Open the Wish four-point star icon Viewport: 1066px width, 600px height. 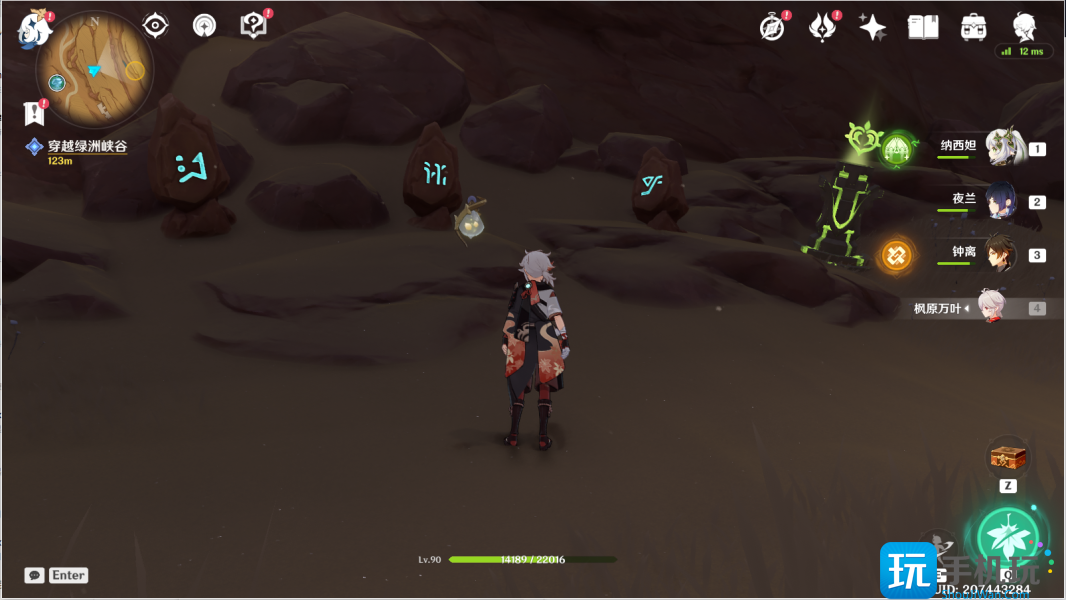tap(872, 27)
